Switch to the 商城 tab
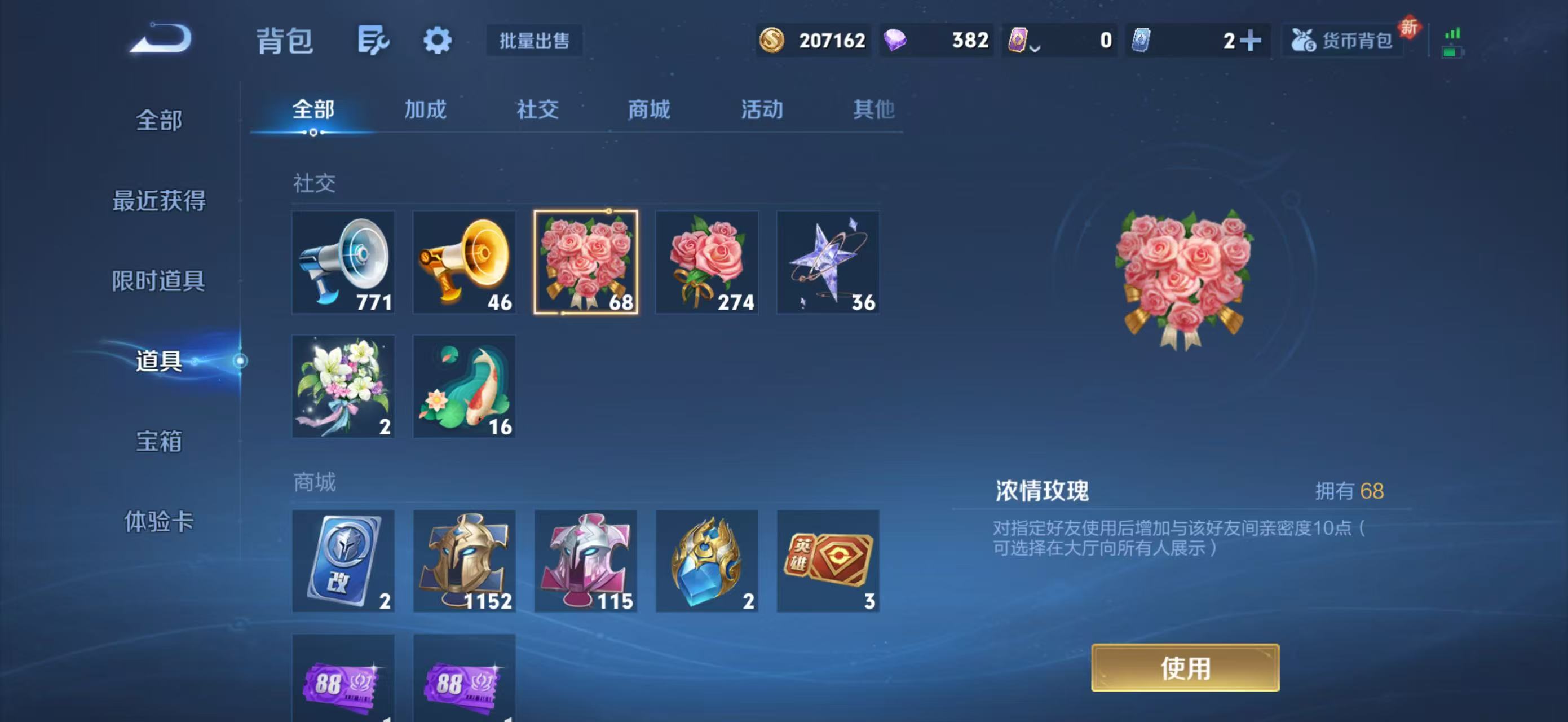Viewport: 1568px width, 722px height. 648,110
